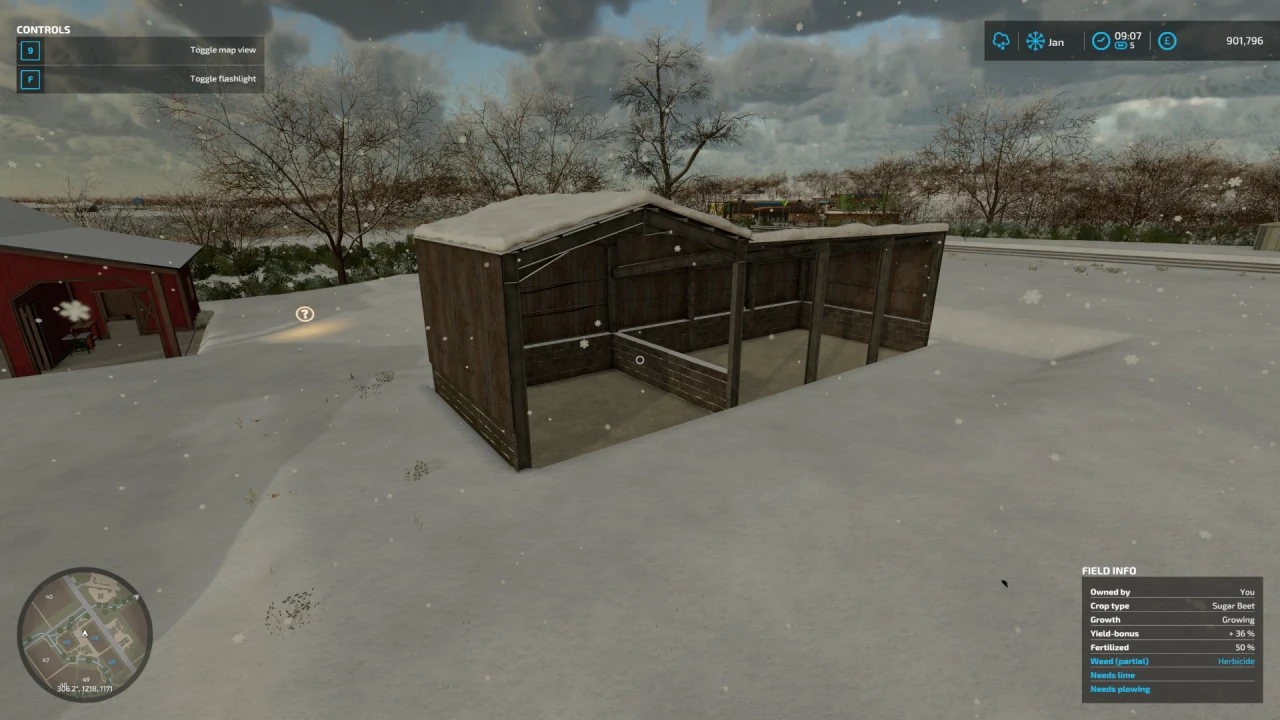Open the Jan month calendar display
Viewport: 1280px width, 720px height.
click(1055, 41)
